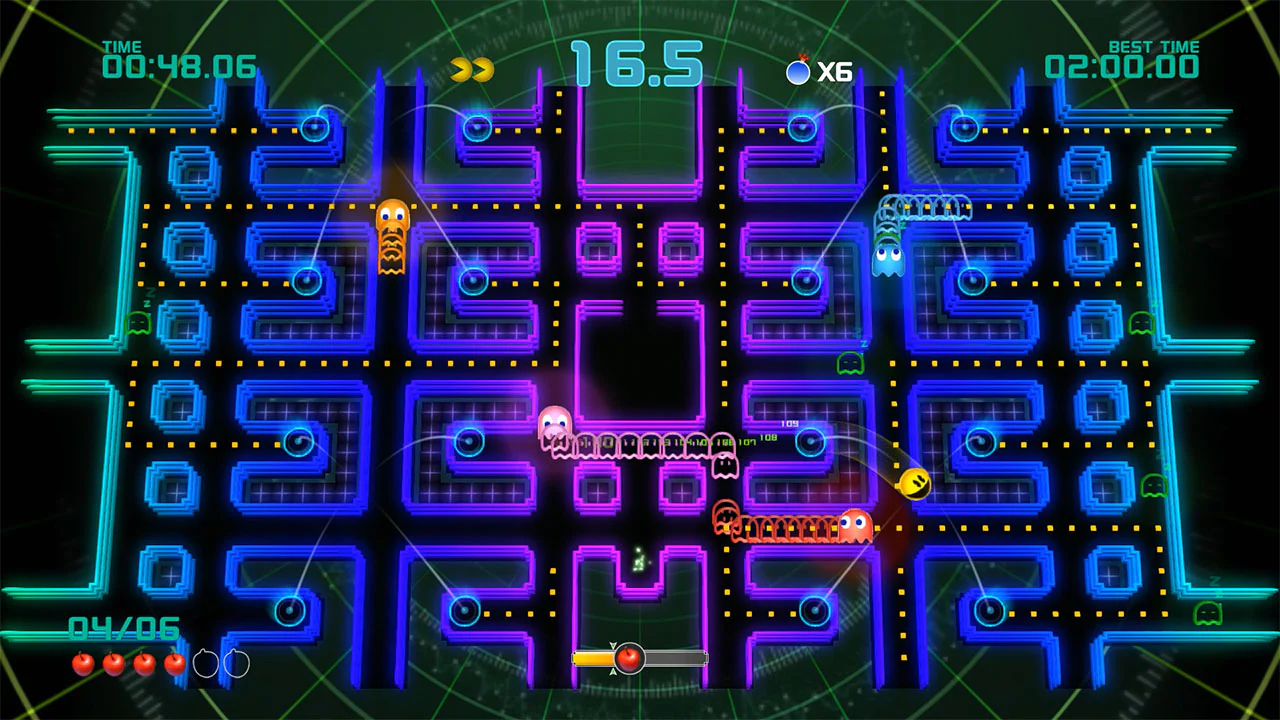
Task: Click the 04/06 fruit progress counter
Action: click(122, 628)
